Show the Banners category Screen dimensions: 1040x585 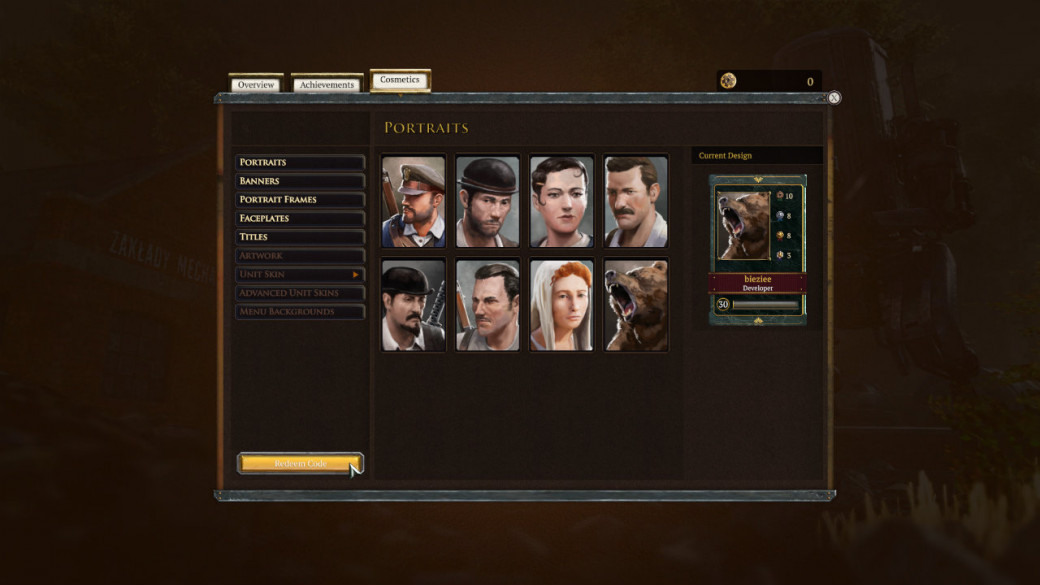pyautogui.click(x=300, y=181)
